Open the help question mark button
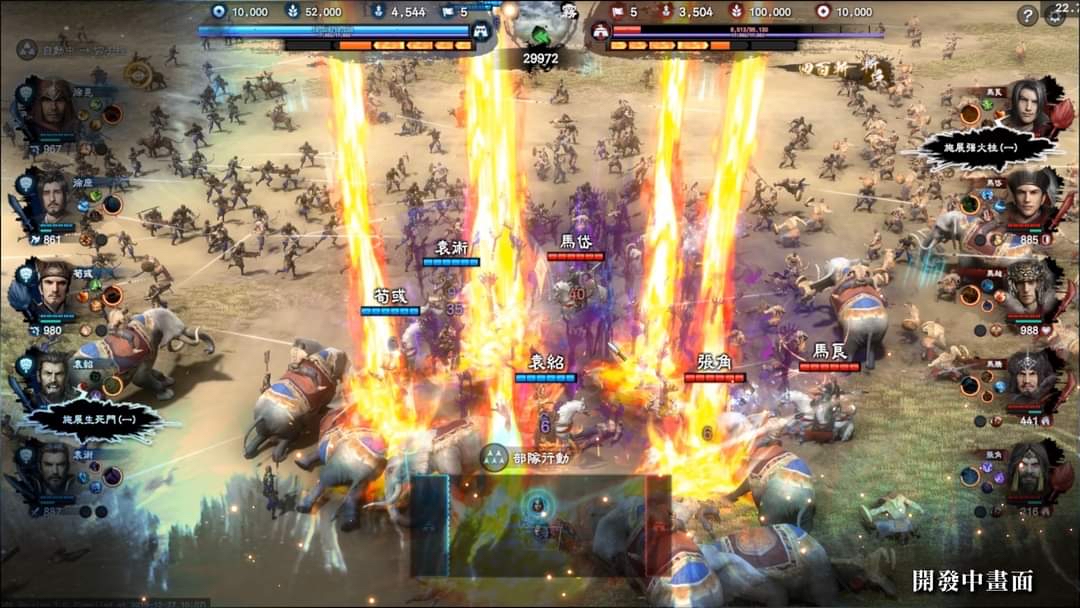Image resolution: width=1080 pixels, height=608 pixels. pos(1027,15)
